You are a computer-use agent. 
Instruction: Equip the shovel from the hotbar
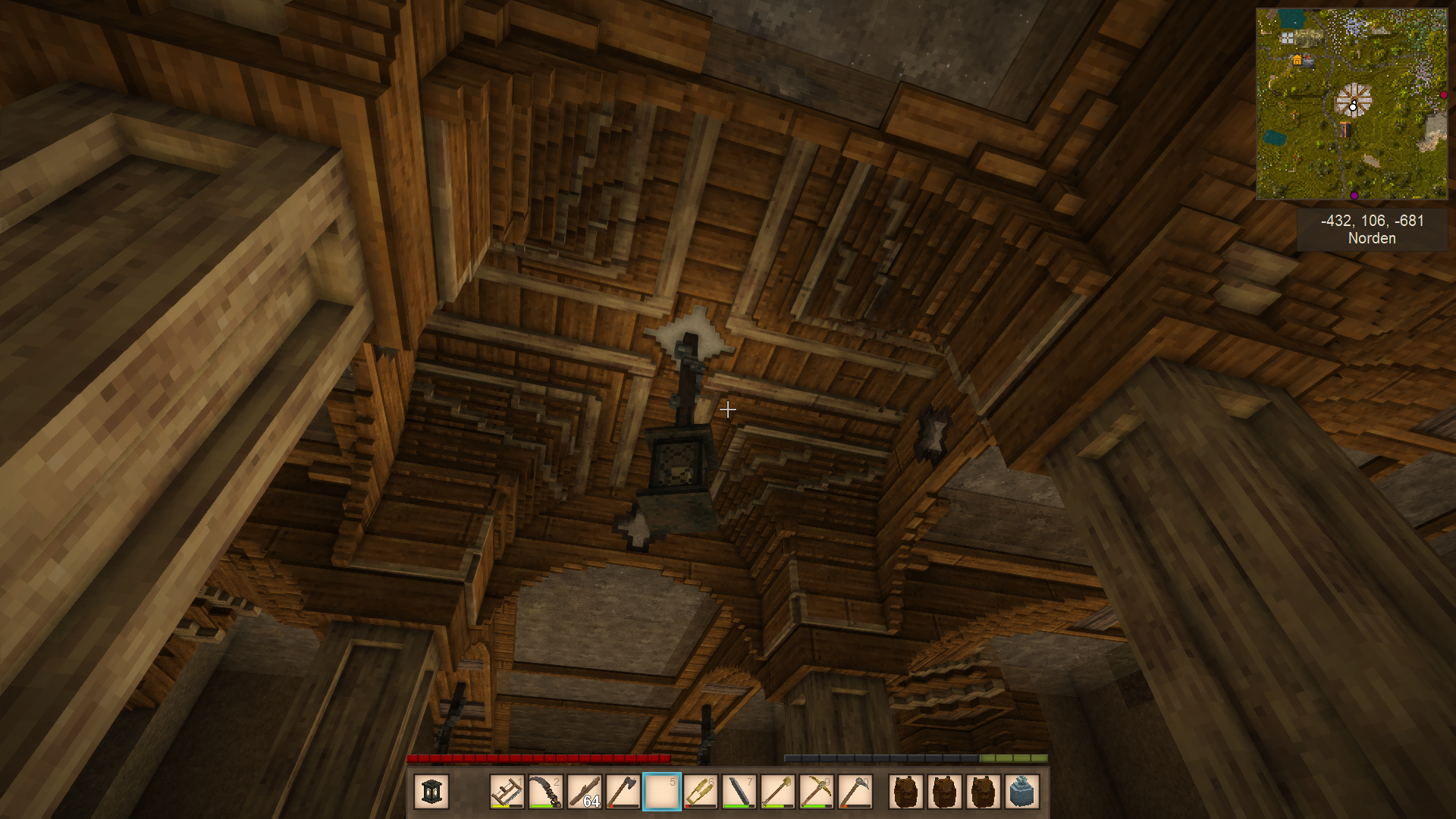point(778,792)
